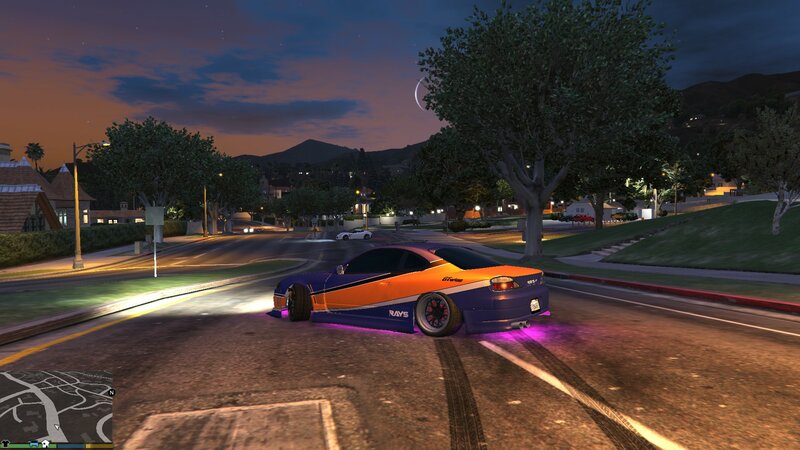
Task: Click the blue garage blip on minimap
Action: coord(33,442)
